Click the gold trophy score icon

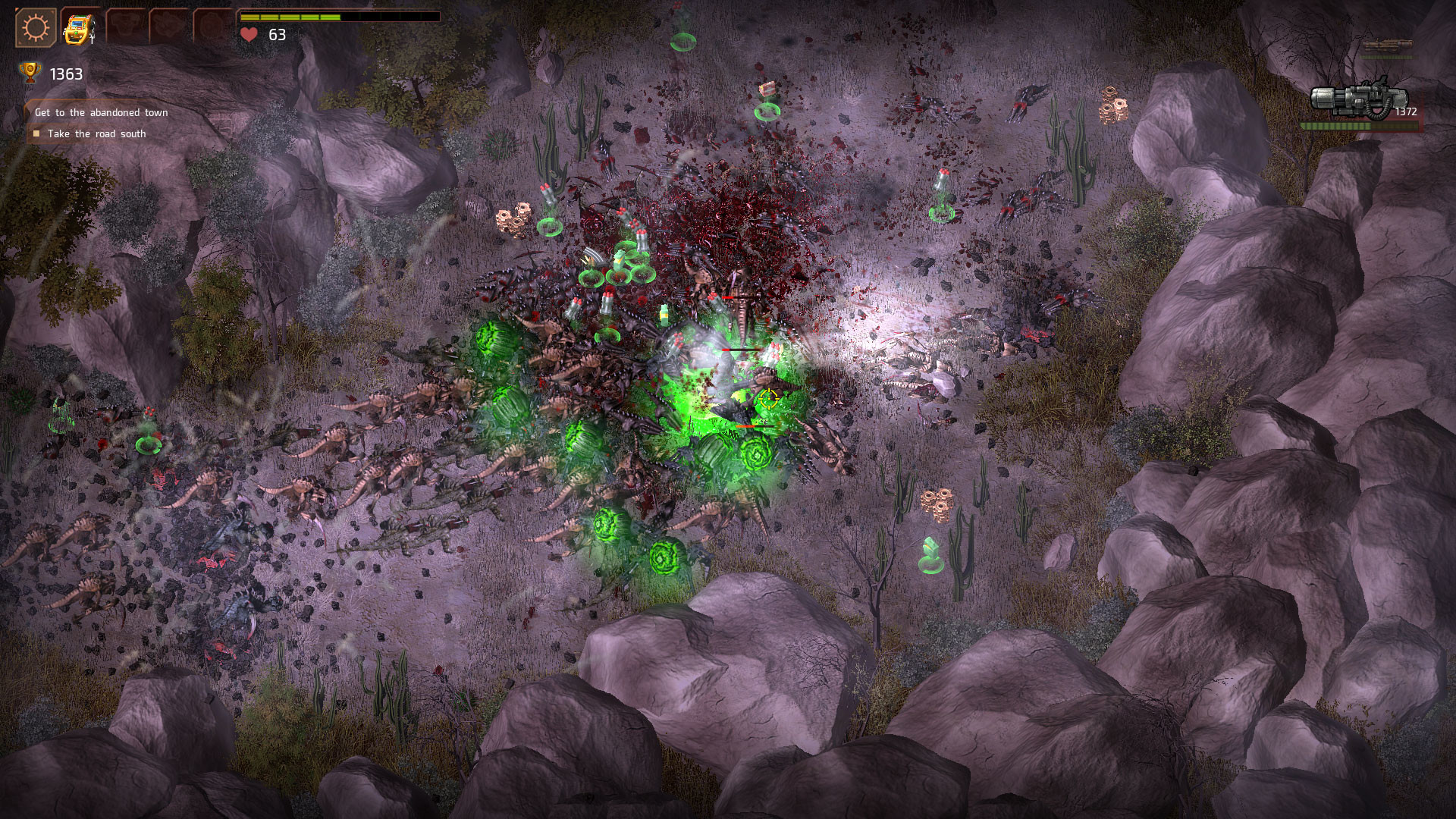click(x=30, y=73)
